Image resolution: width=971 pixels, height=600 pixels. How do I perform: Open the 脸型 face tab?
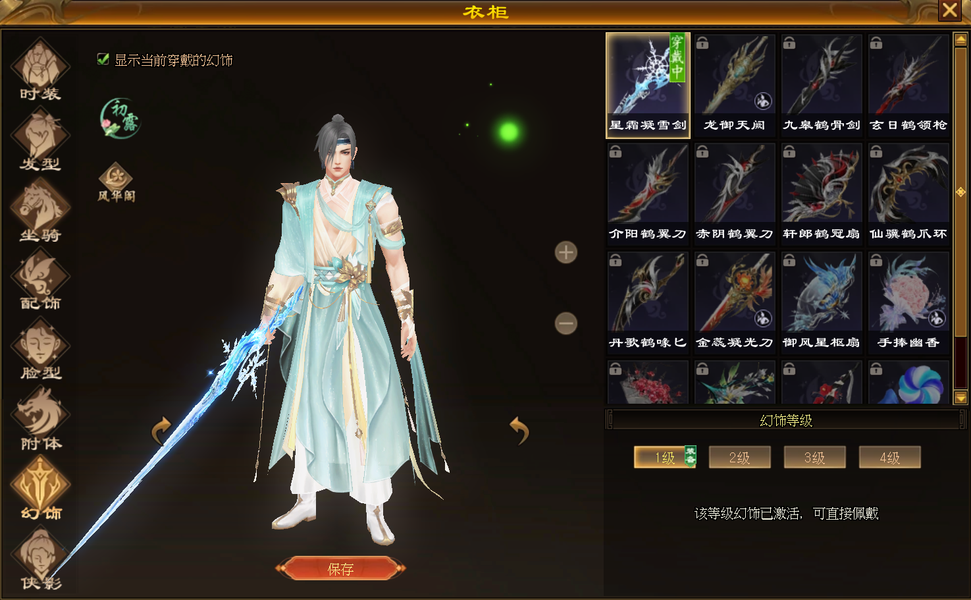point(40,348)
